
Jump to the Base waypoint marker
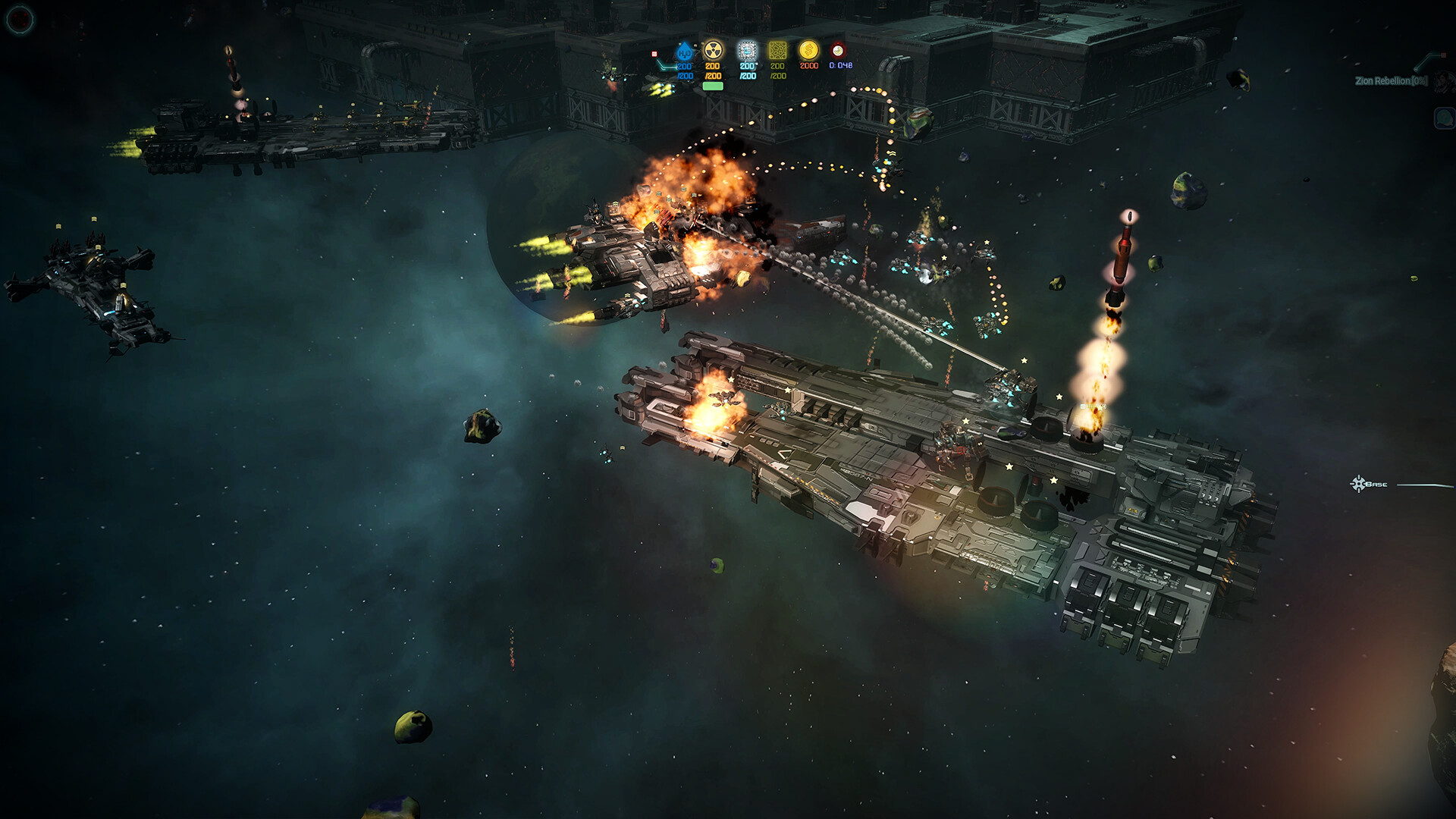click(x=1358, y=484)
